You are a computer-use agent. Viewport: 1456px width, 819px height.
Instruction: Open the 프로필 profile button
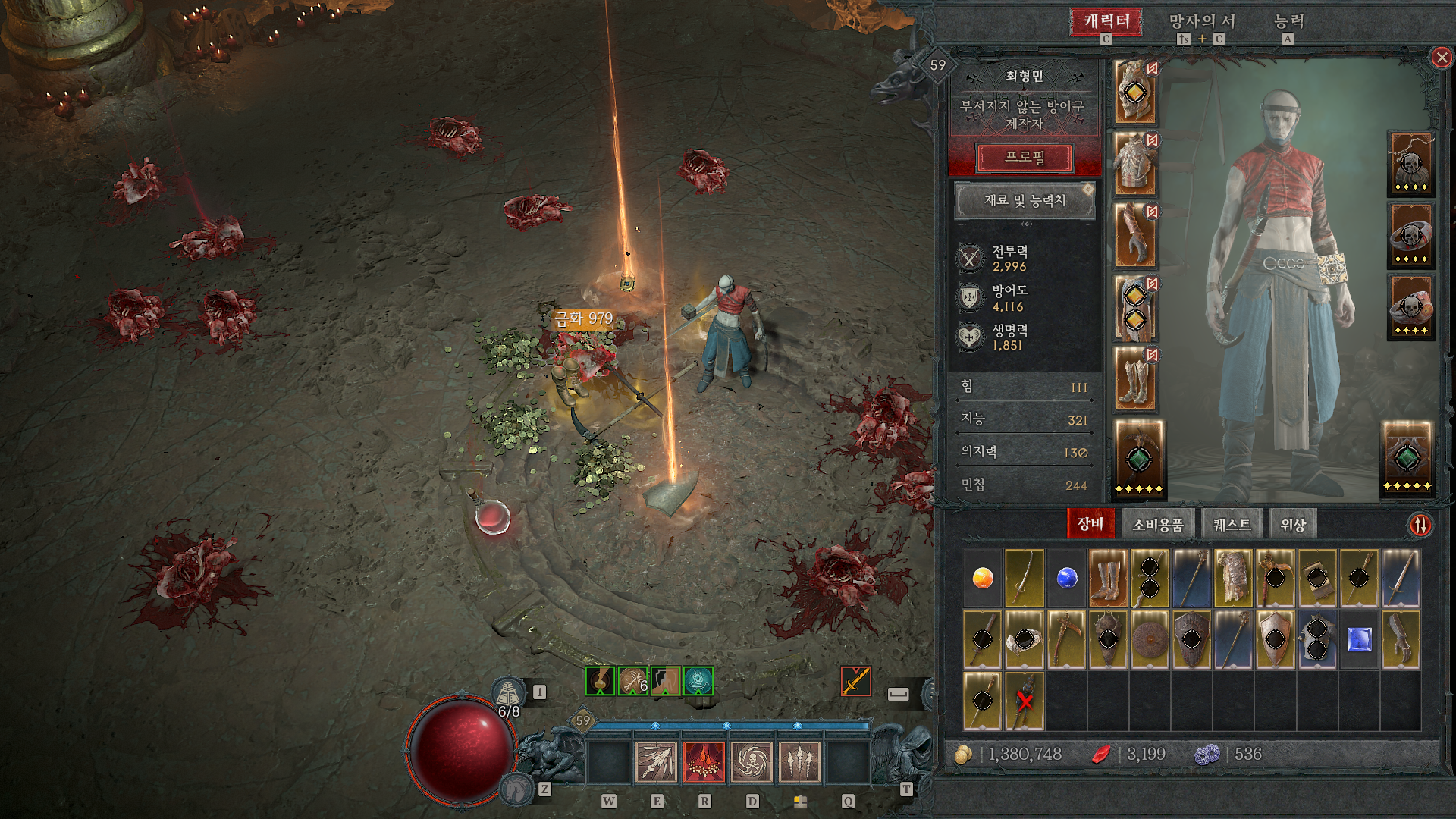point(1025,158)
